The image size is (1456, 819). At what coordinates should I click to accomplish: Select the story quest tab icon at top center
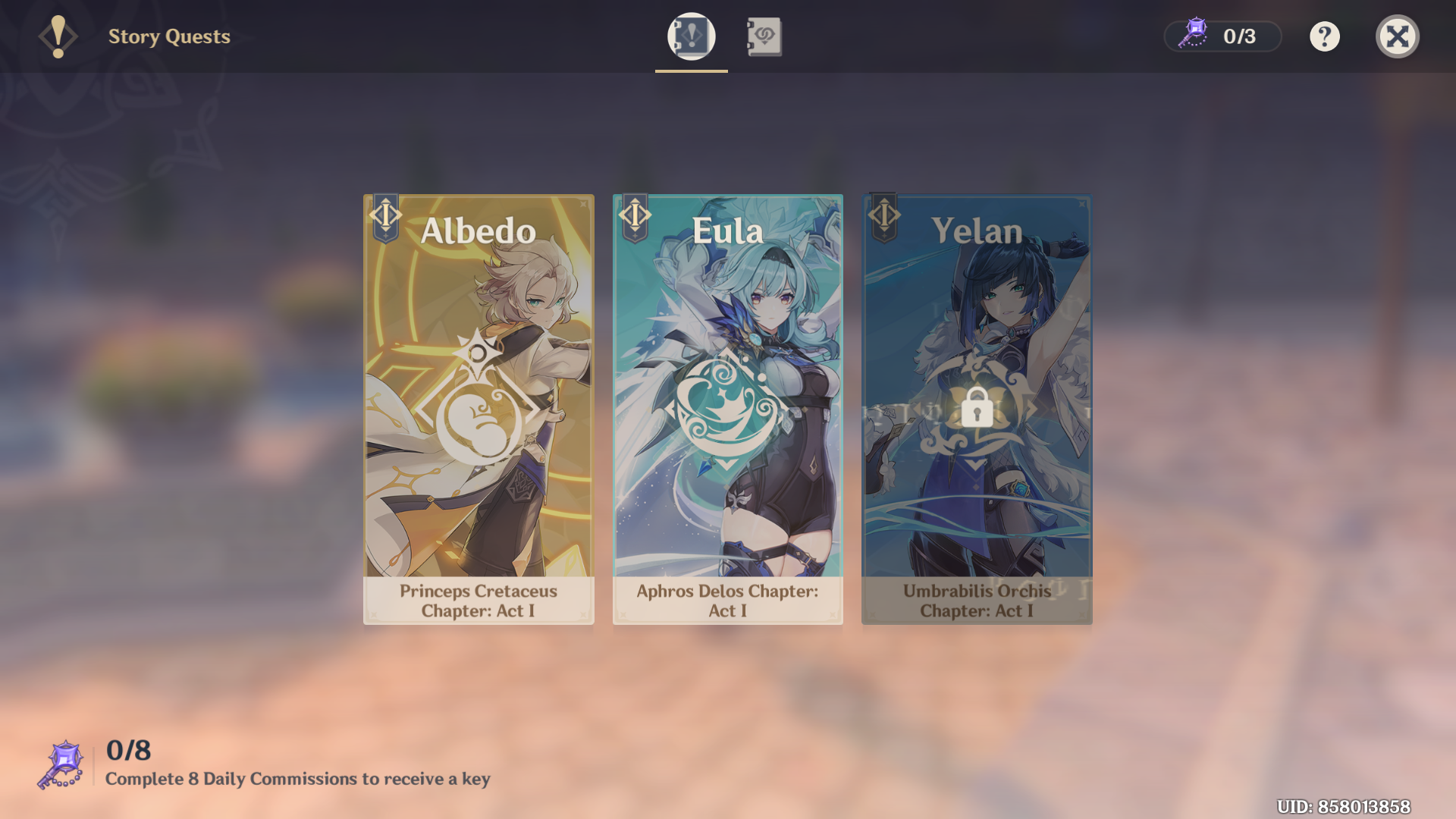point(691,36)
